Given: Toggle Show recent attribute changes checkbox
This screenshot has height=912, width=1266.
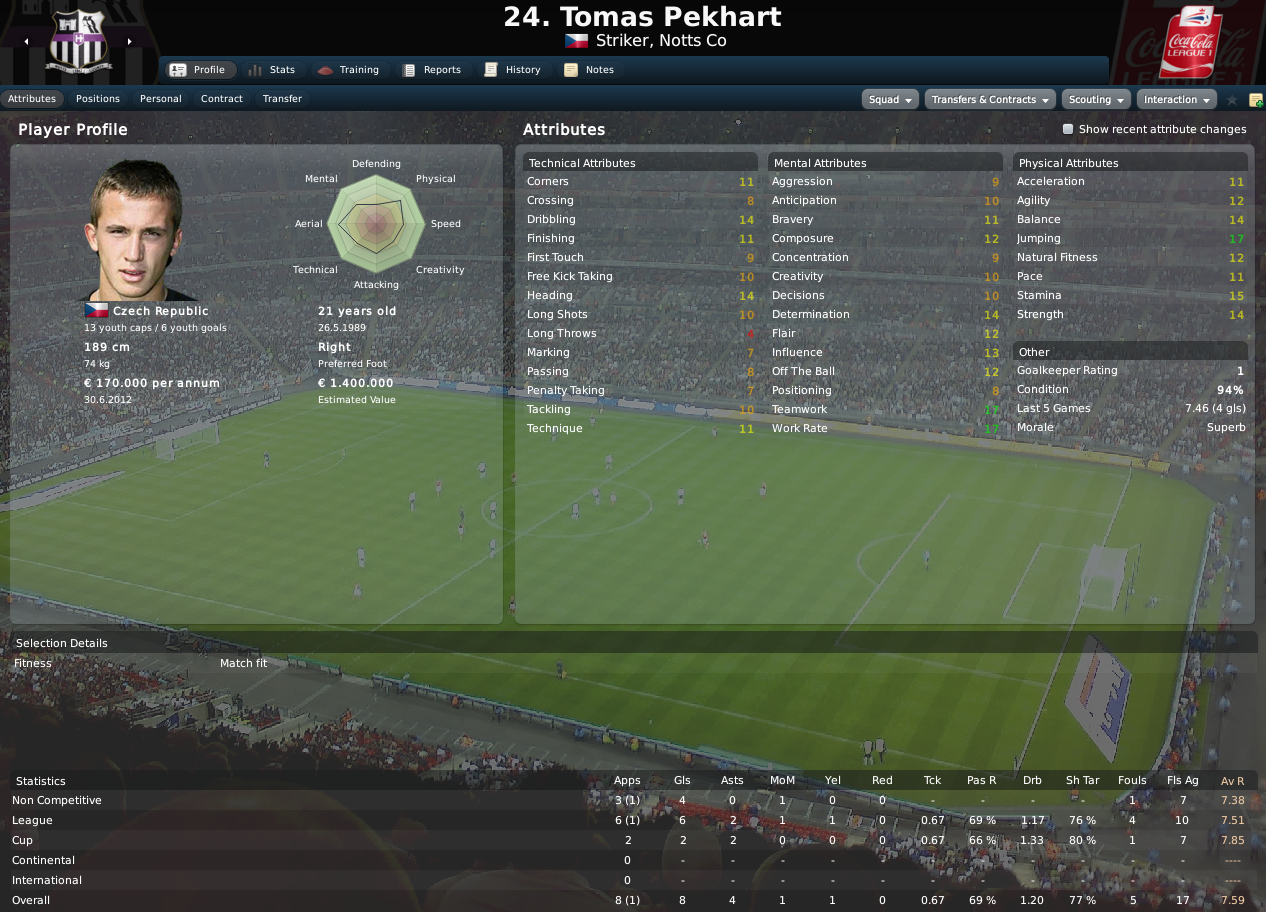Looking at the screenshot, I should point(1068,129).
